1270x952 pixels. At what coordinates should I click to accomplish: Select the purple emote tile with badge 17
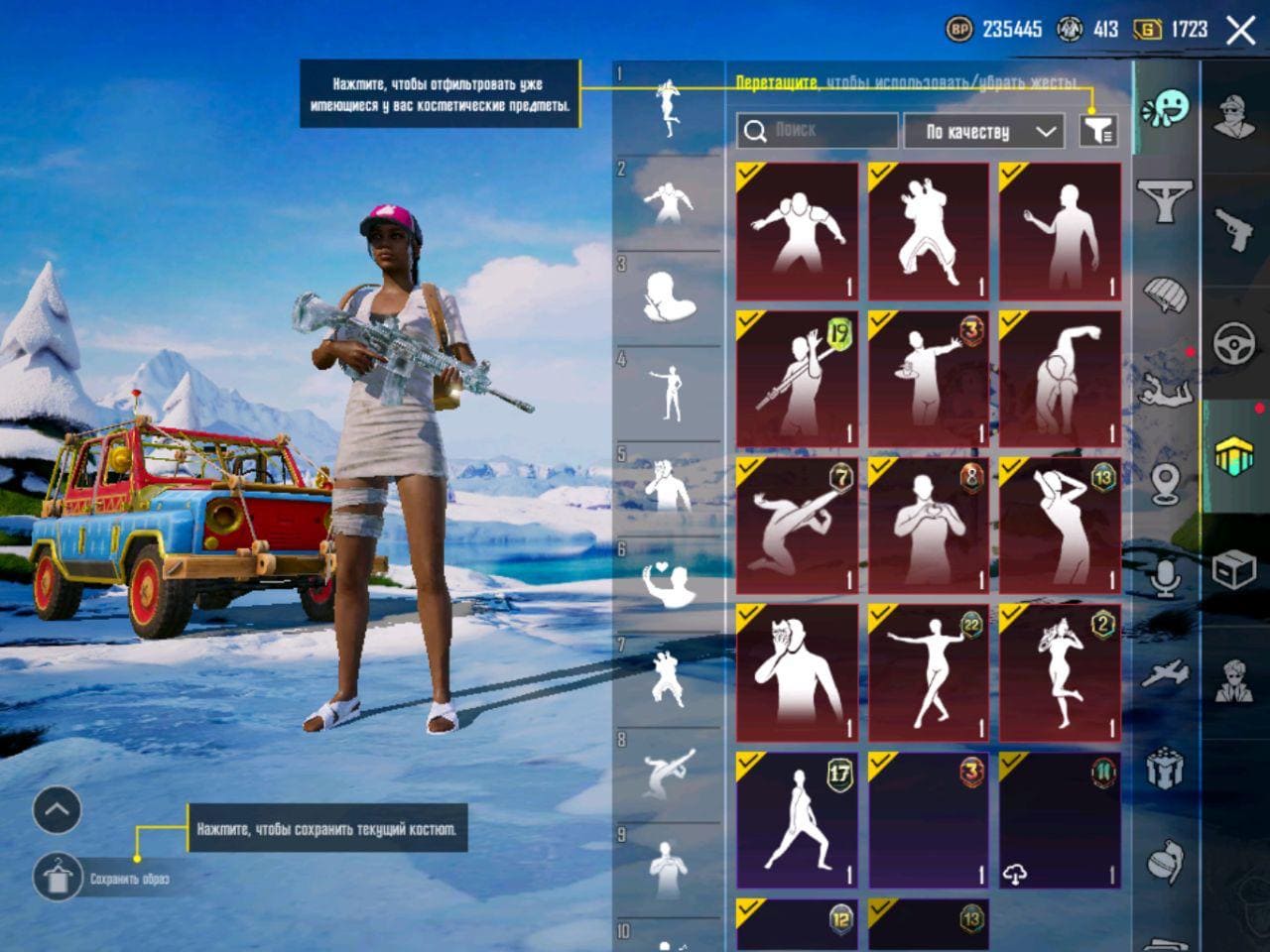pyautogui.click(x=797, y=819)
